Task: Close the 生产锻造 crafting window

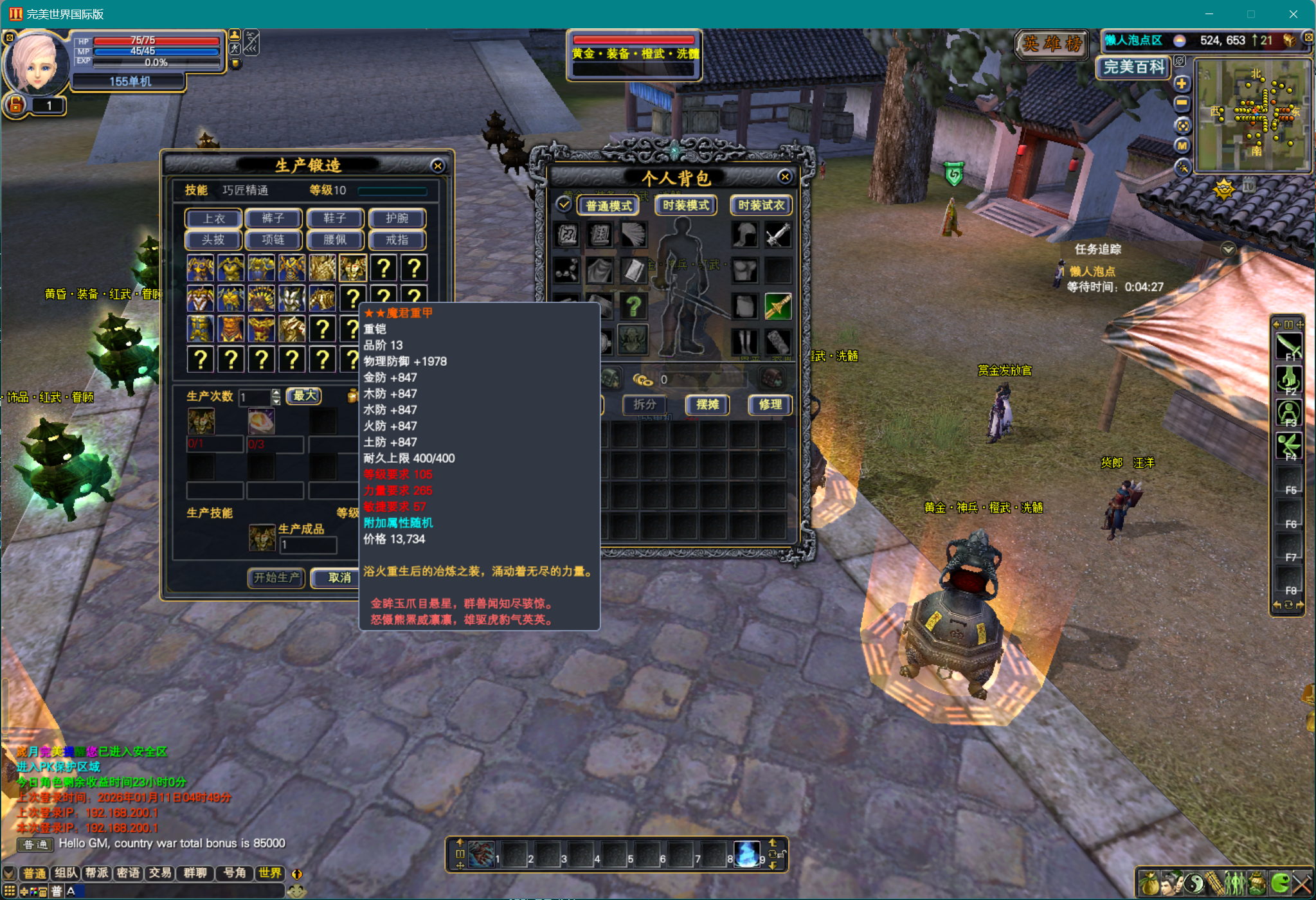Action: point(438,166)
